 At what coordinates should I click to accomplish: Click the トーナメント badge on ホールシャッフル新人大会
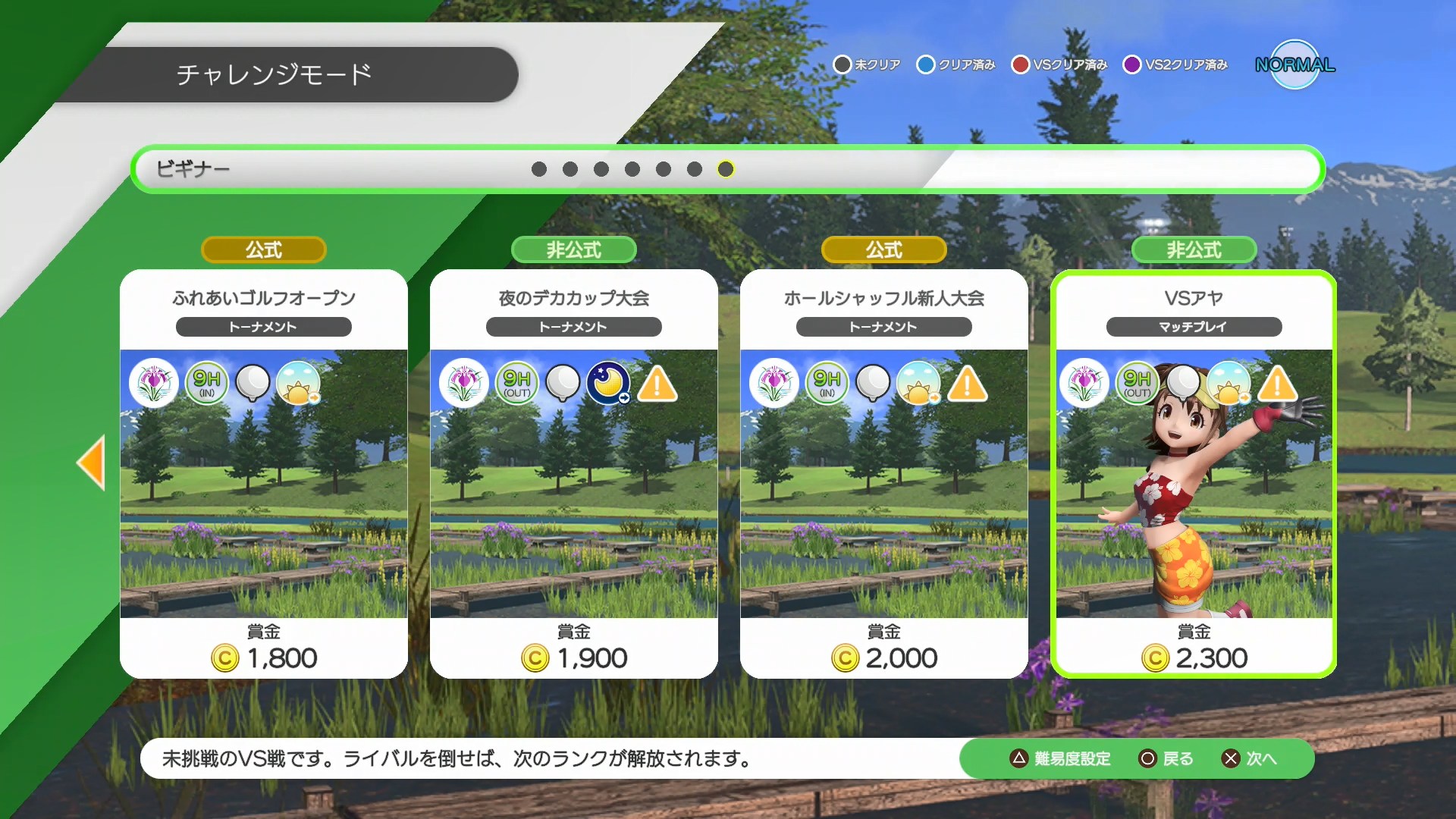tap(883, 327)
